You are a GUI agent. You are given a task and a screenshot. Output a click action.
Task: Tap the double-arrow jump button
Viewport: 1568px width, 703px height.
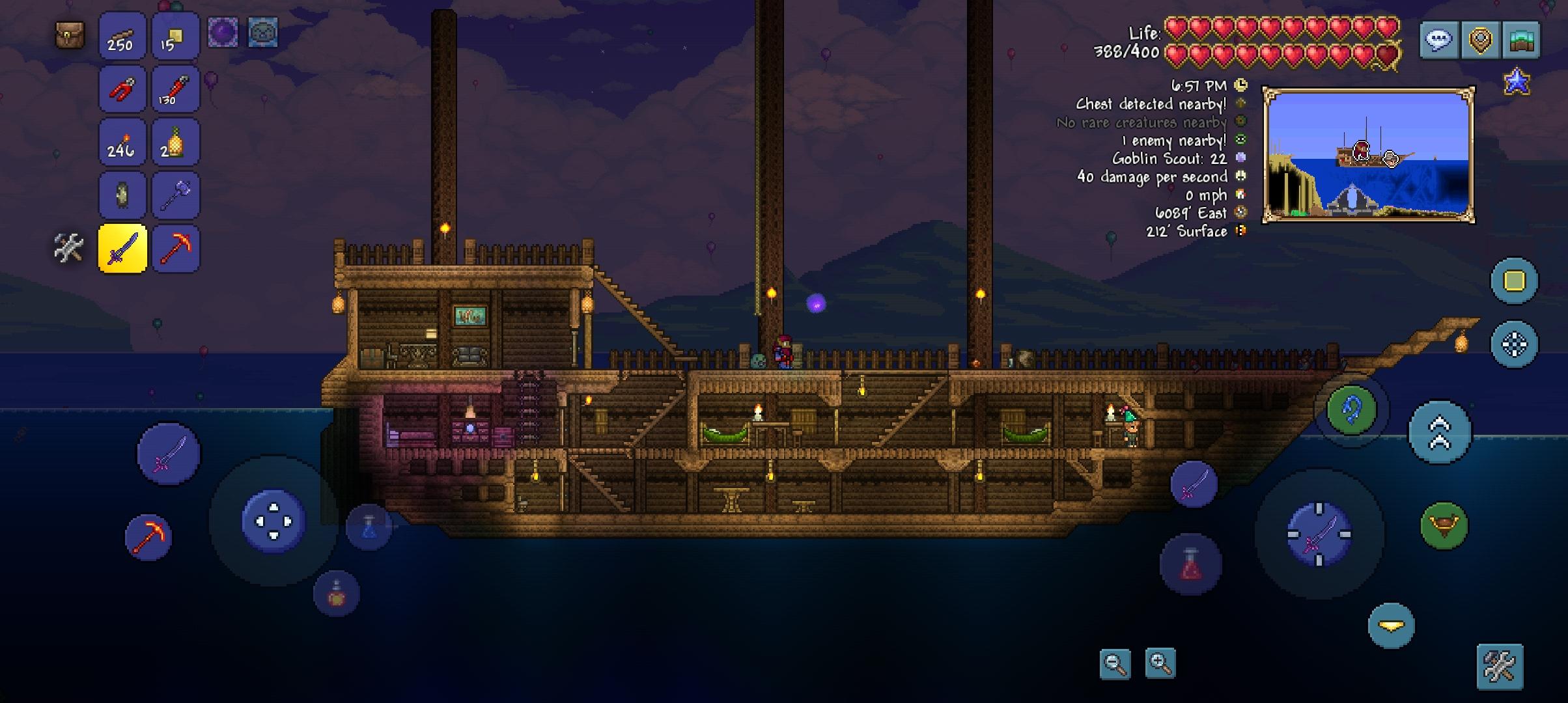point(1439,432)
